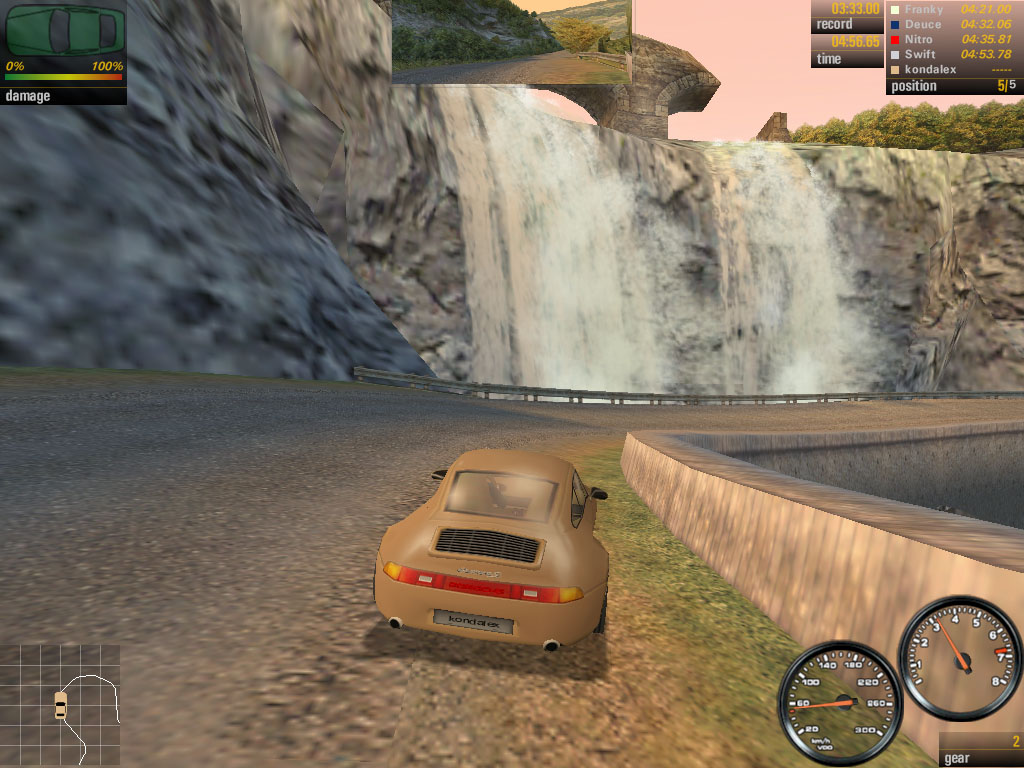Click the track minimap

62,699
